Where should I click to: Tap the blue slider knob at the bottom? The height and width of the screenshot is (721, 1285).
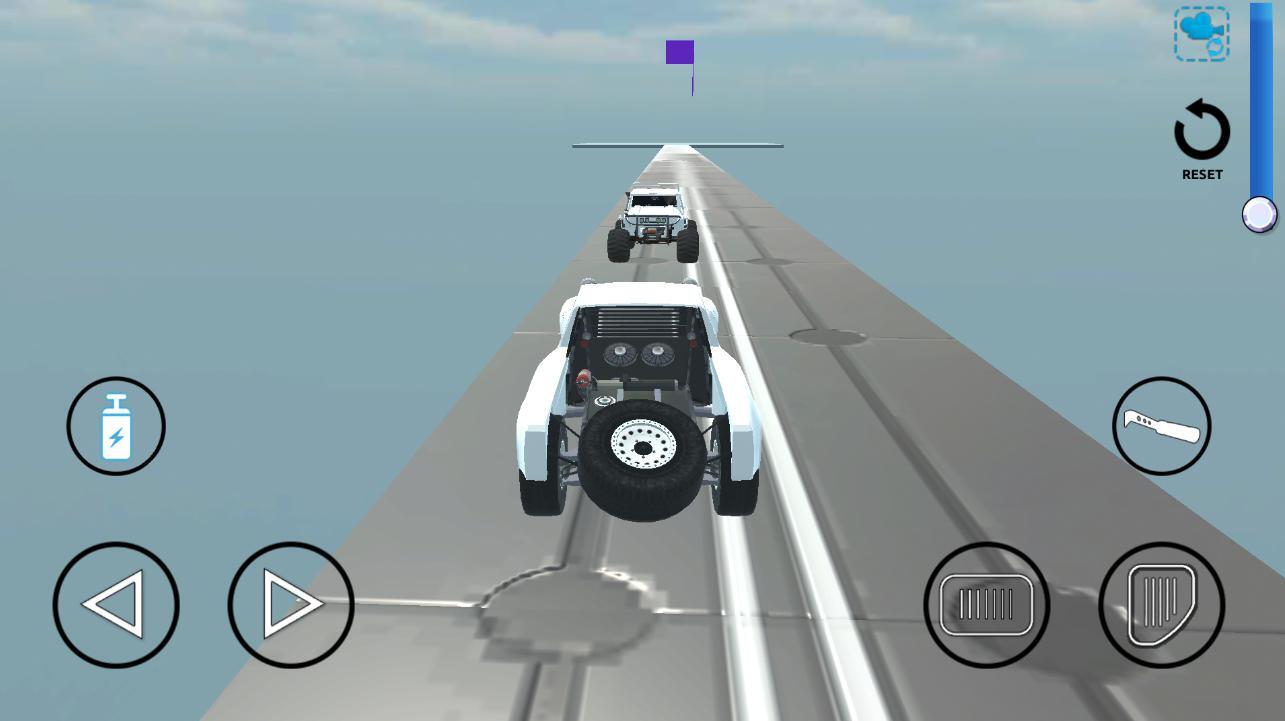coord(1258,213)
